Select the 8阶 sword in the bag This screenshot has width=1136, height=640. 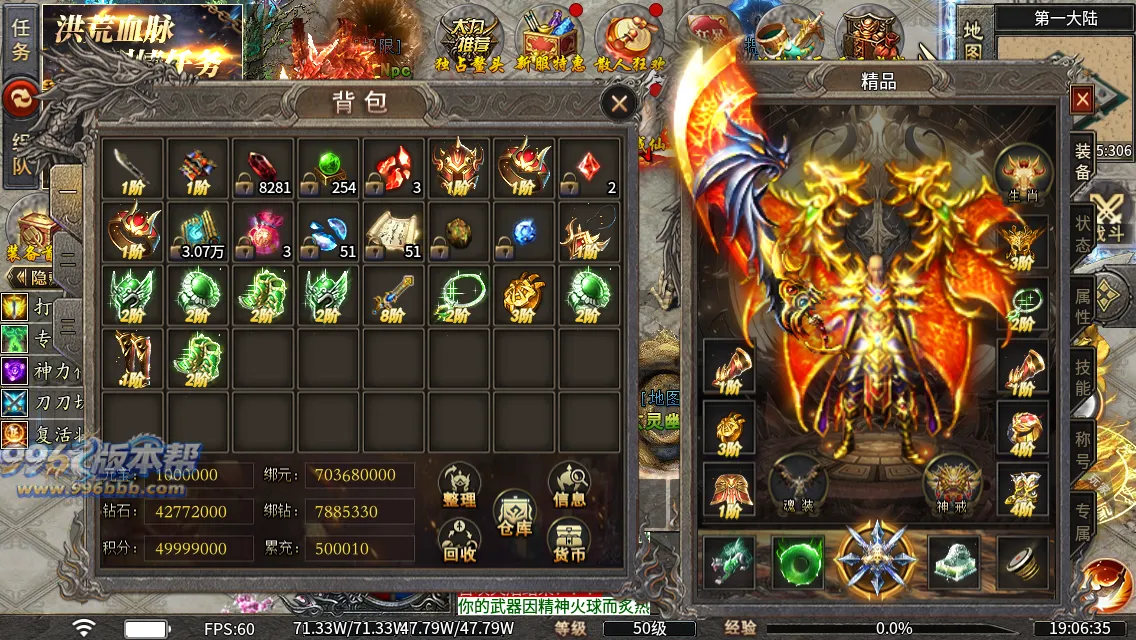click(393, 295)
